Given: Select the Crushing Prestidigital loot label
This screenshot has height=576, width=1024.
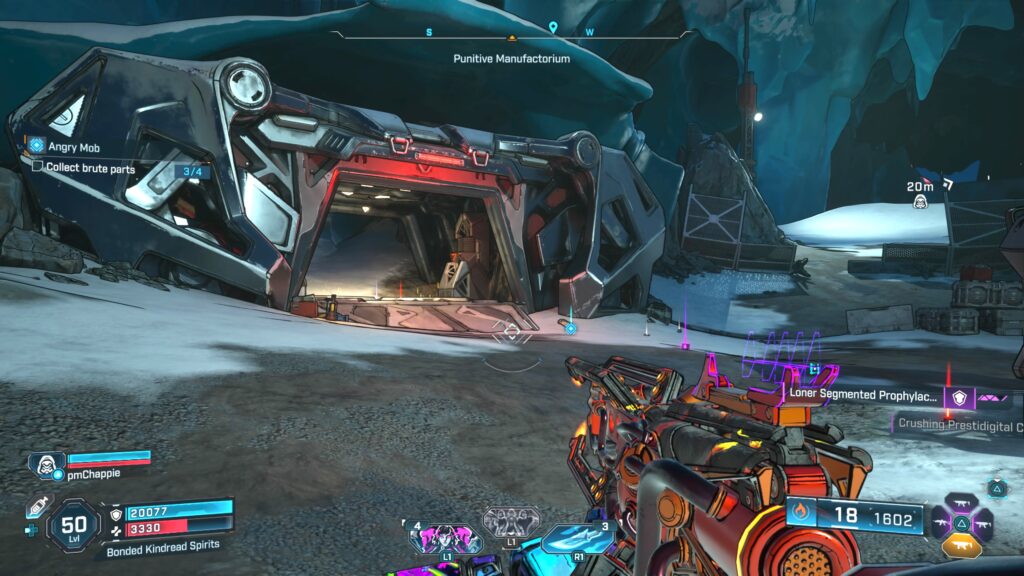Looking at the screenshot, I should [958, 425].
